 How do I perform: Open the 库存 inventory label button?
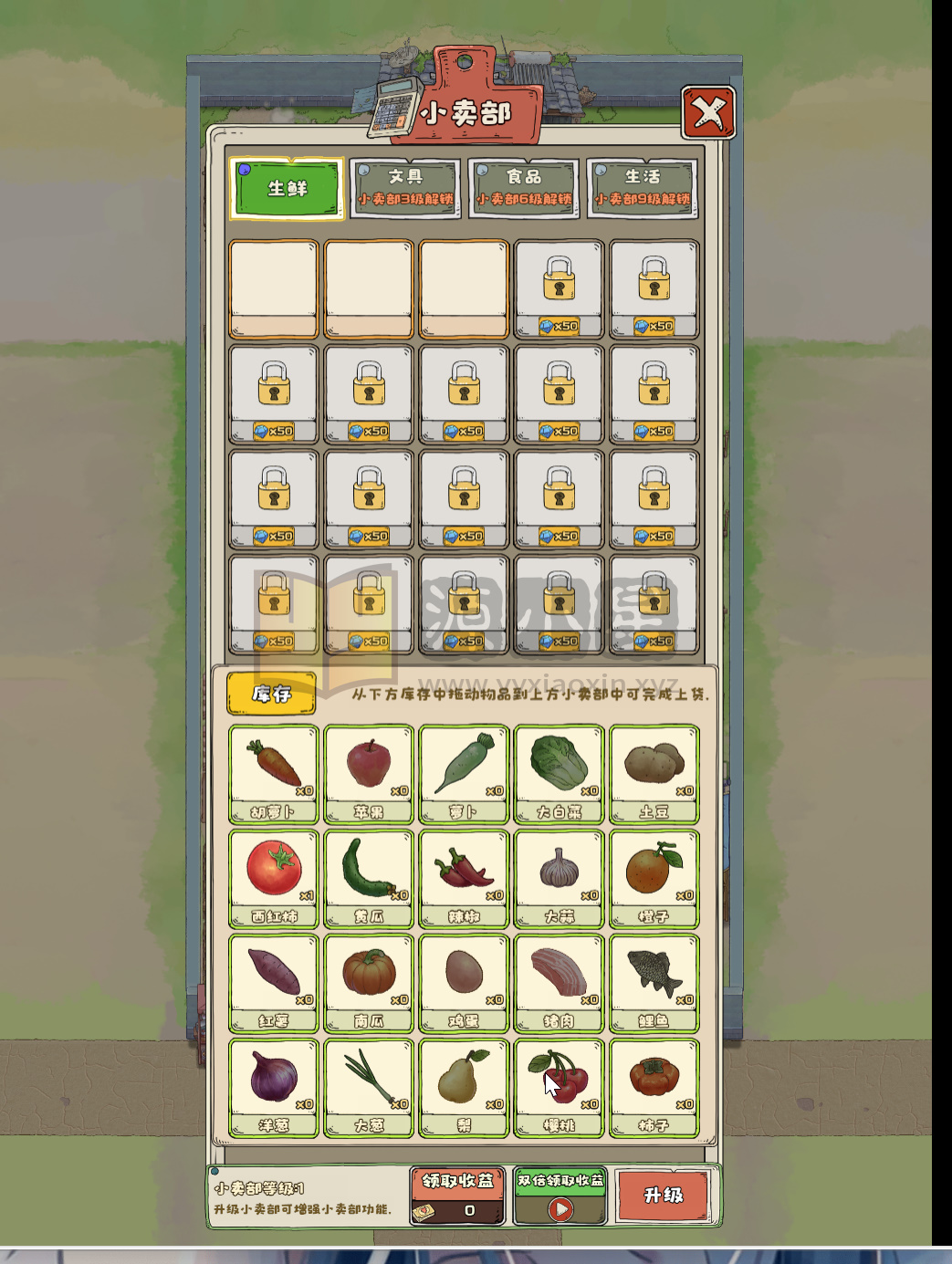[x=271, y=695]
